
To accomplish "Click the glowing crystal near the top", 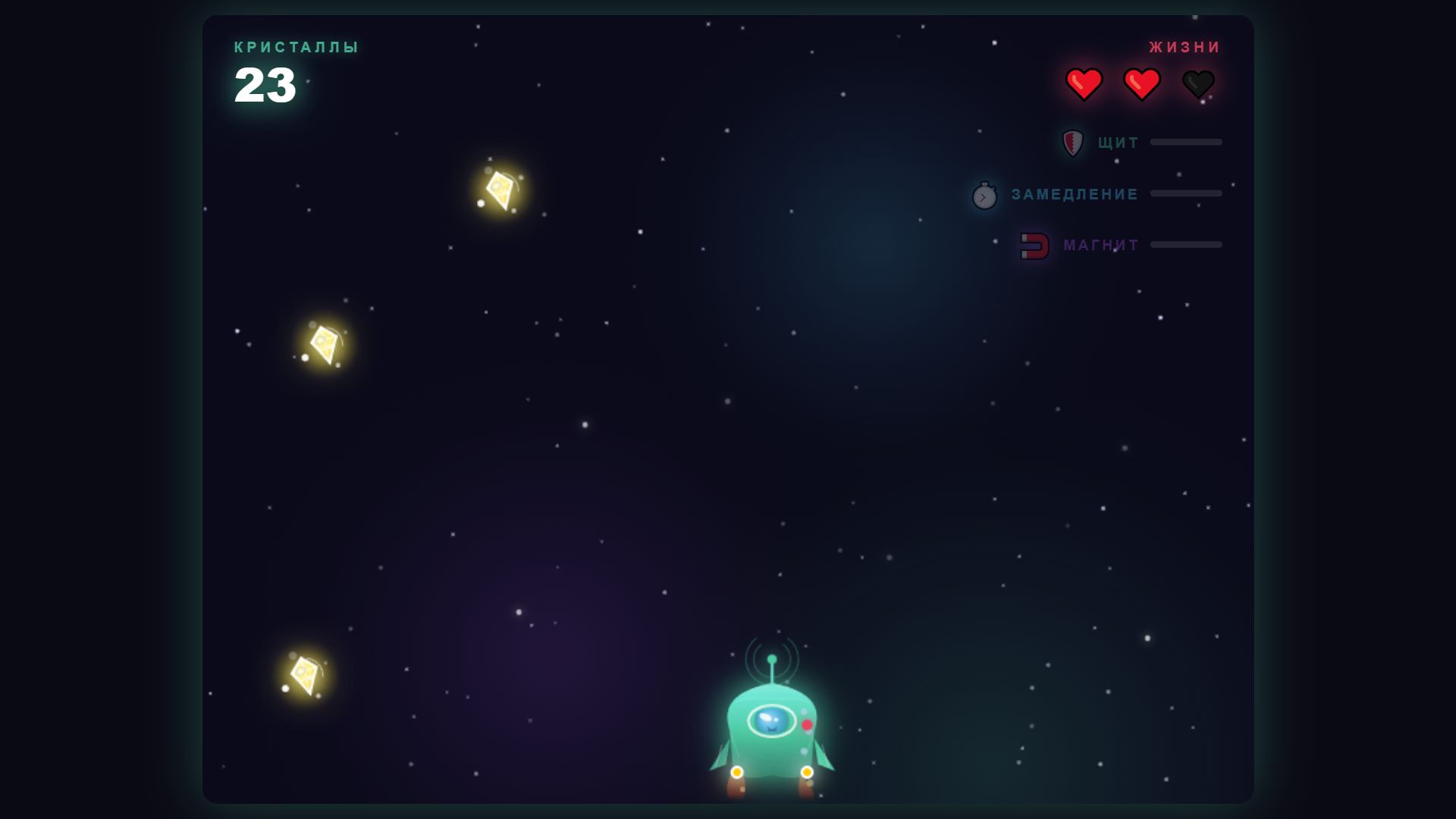I will (x=500, y=191).
